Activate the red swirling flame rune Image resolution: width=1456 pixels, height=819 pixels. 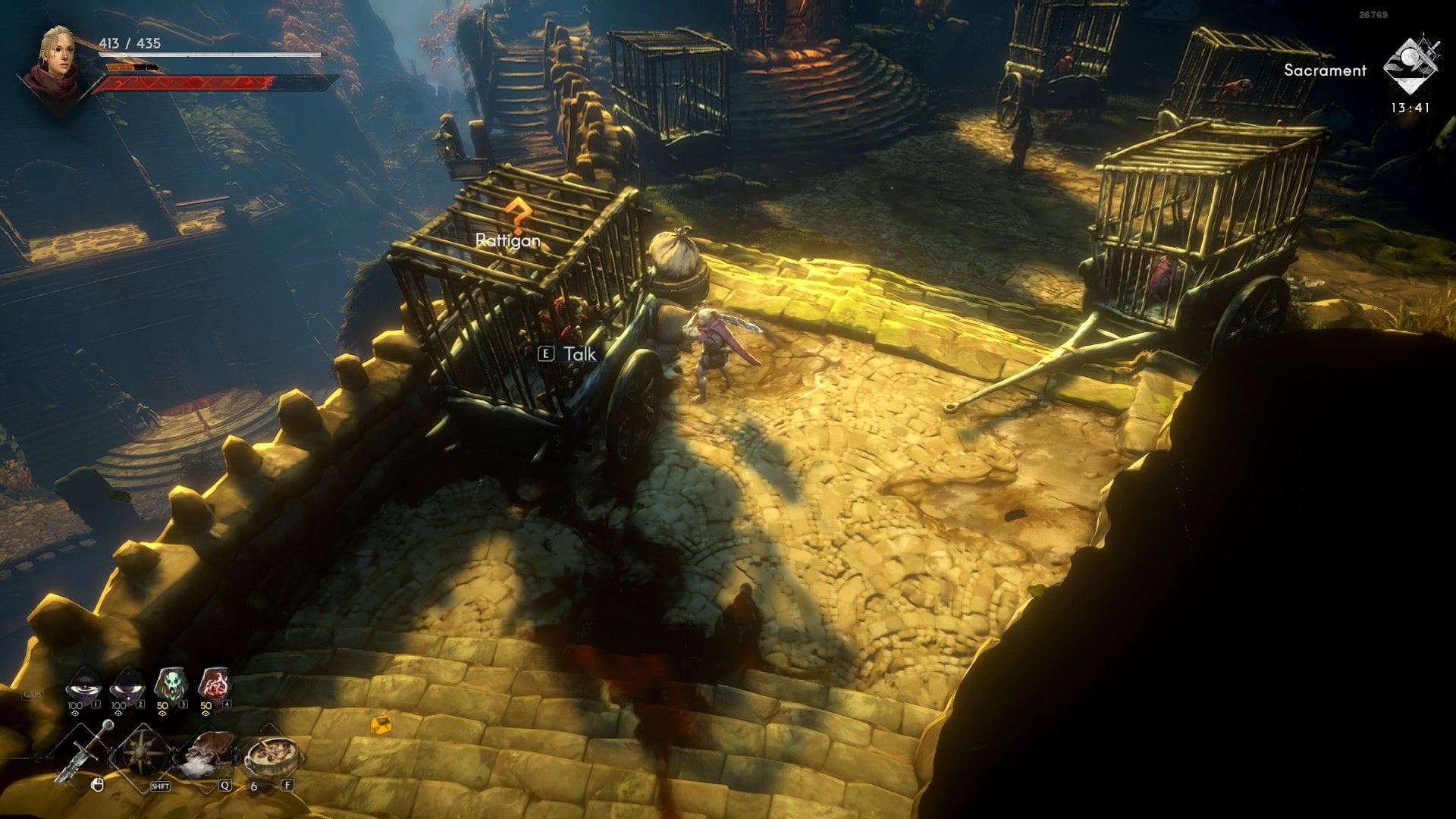[214, 686]
